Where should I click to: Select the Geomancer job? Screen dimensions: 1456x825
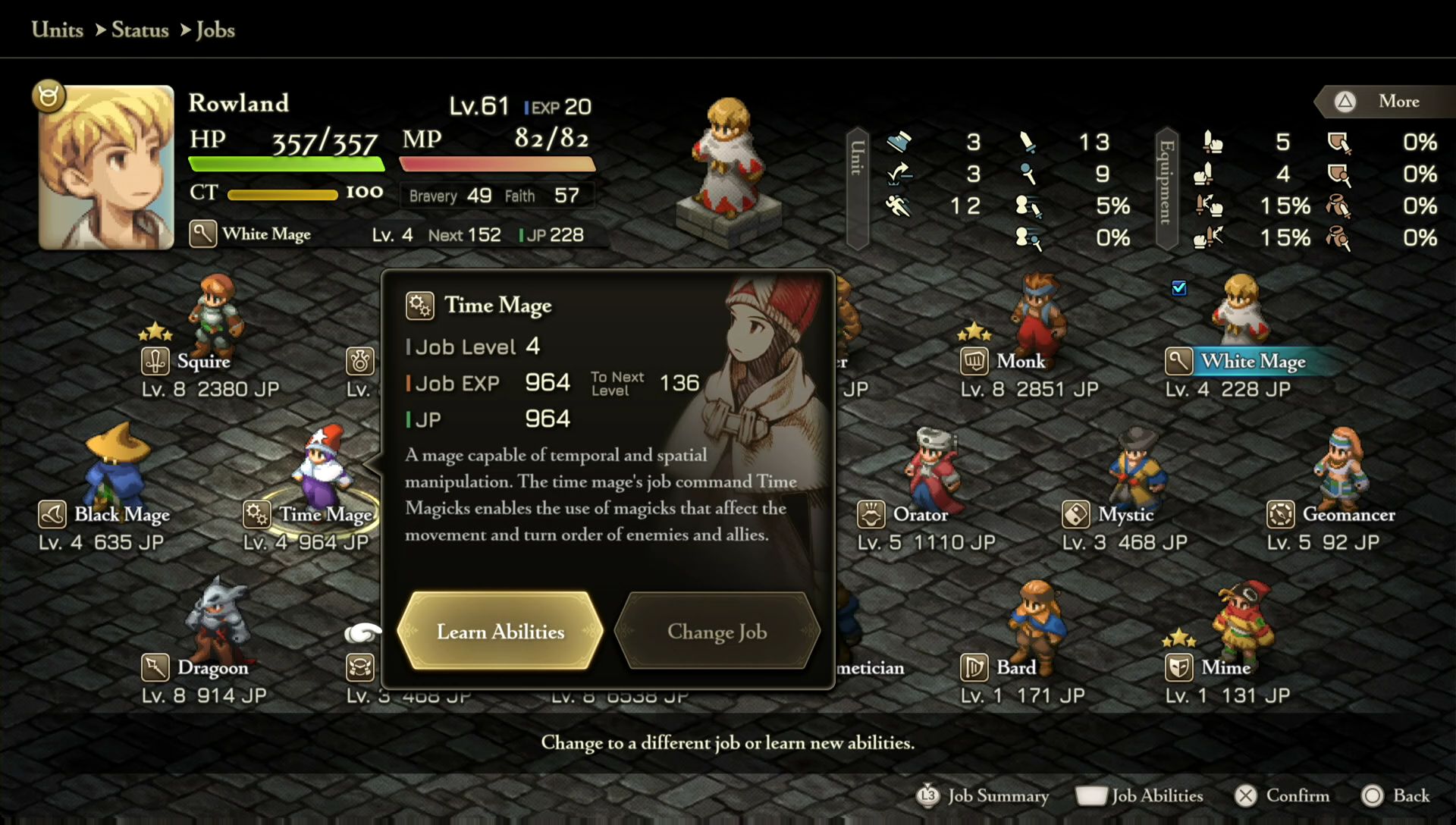pyautogui.click(x=1348, y=514)
